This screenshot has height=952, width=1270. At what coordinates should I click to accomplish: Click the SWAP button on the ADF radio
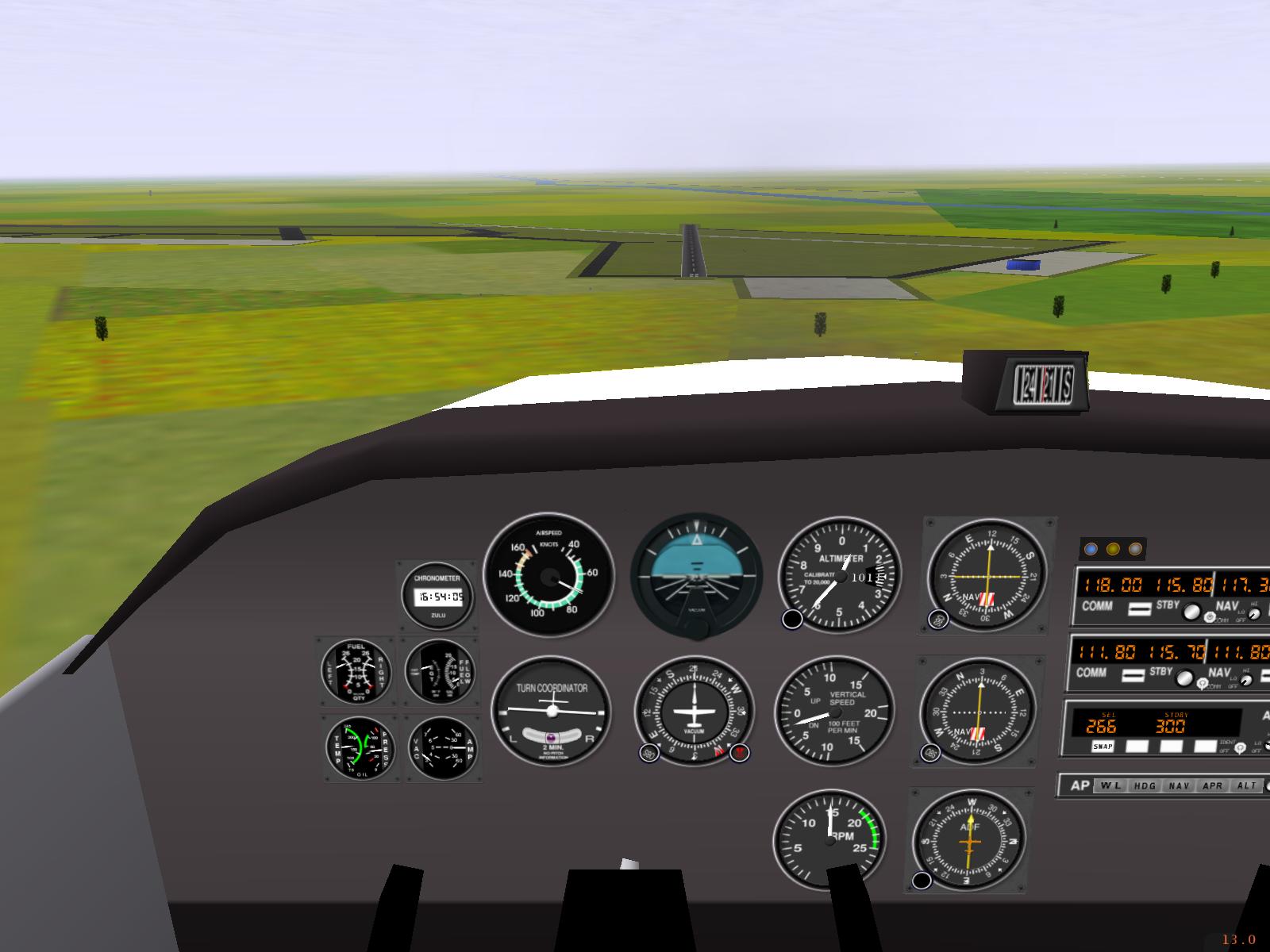[x=1103, y=747]
